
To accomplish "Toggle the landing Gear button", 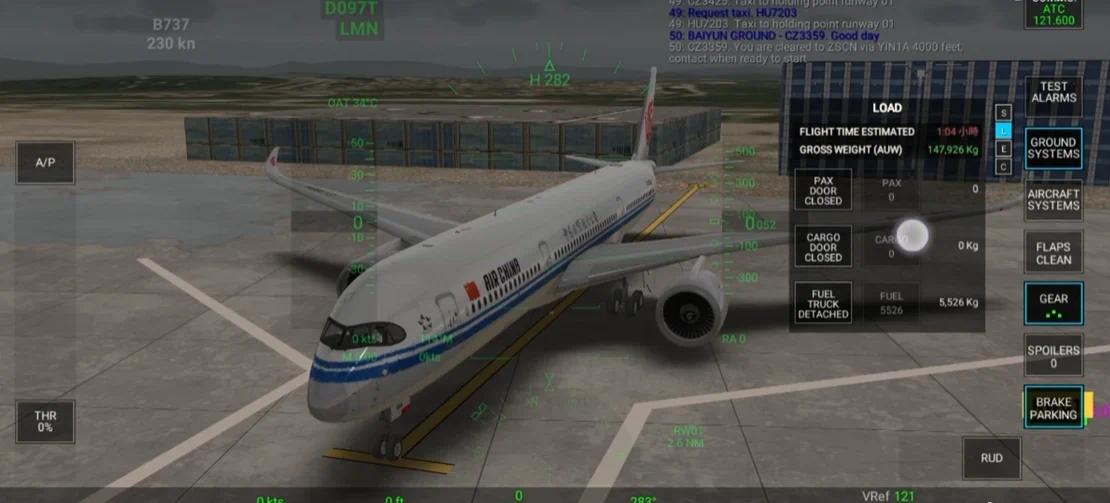I will pyautogui.click(x=1054, y=303).
